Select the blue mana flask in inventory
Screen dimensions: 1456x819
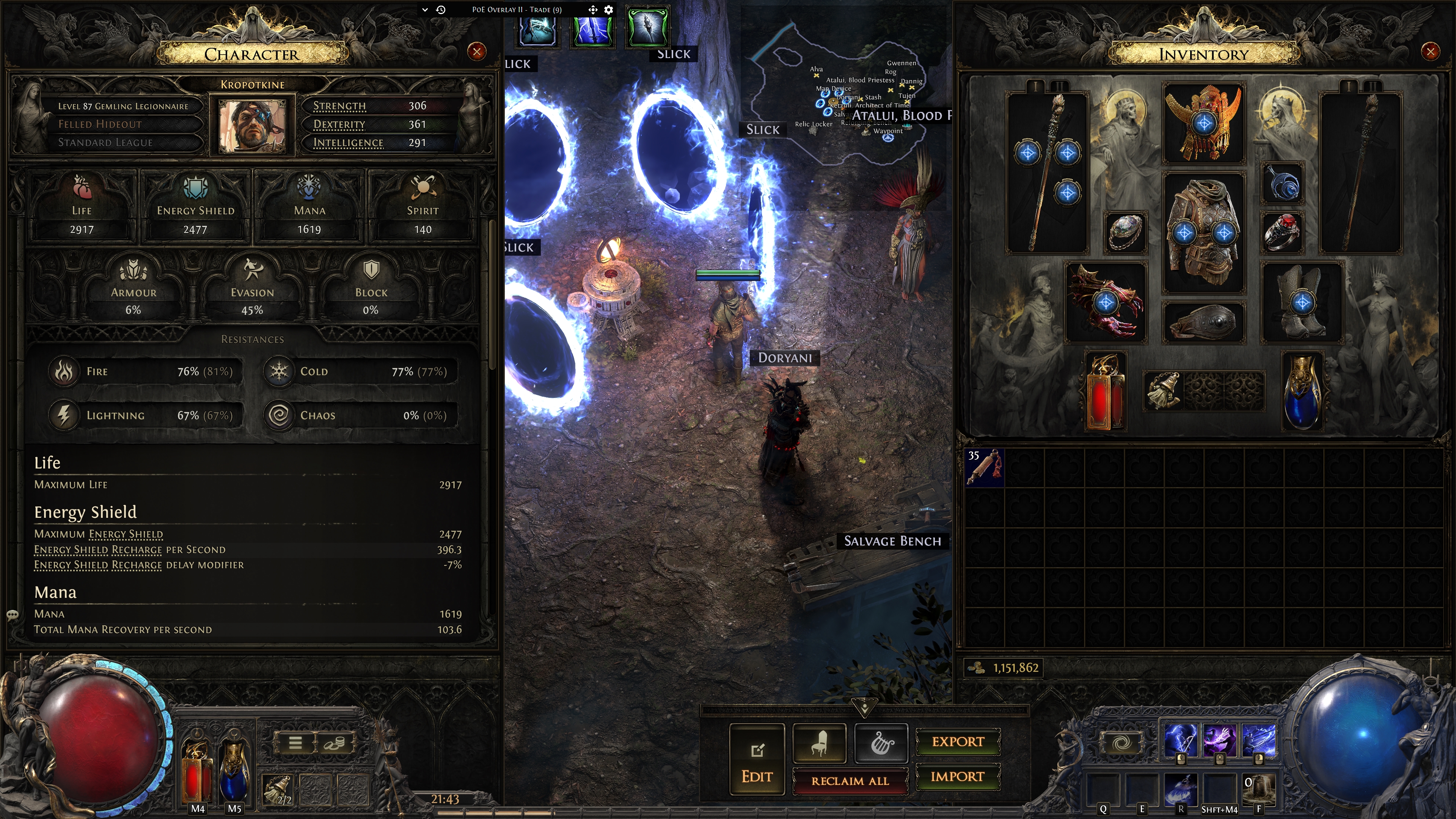[x=1302, y=391]
